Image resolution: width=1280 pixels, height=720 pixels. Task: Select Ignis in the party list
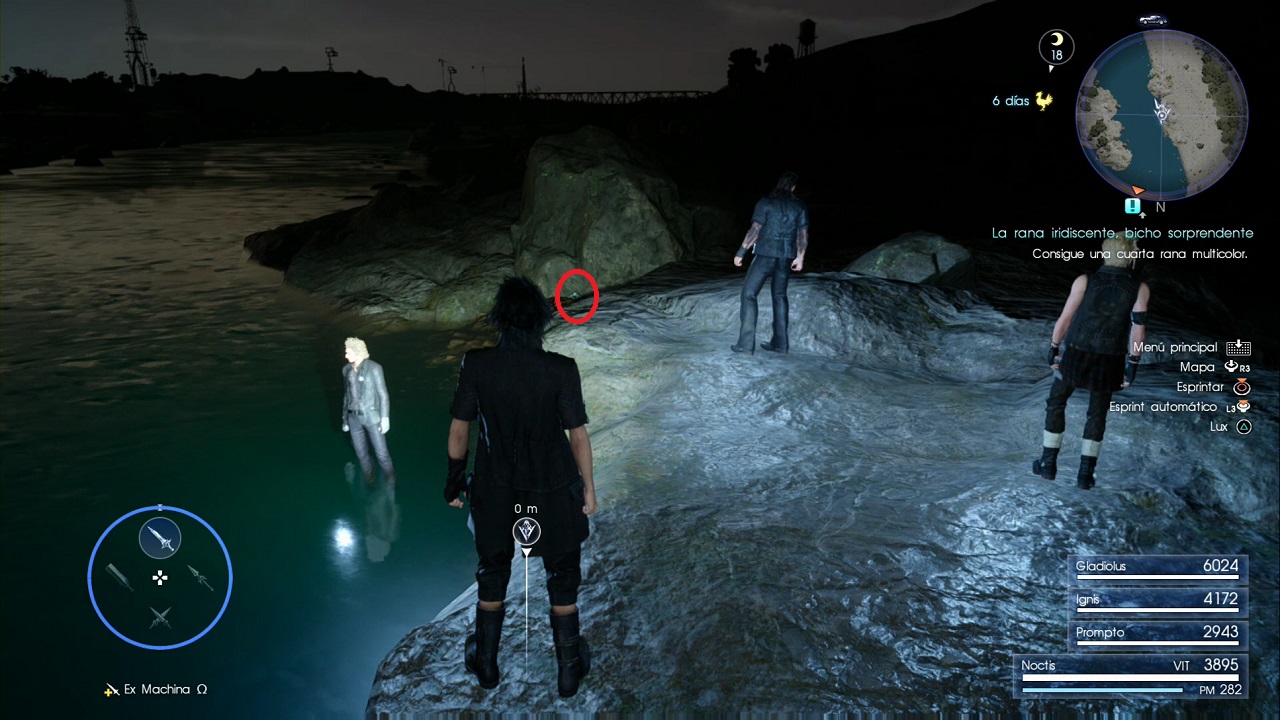pos(1157,600)
